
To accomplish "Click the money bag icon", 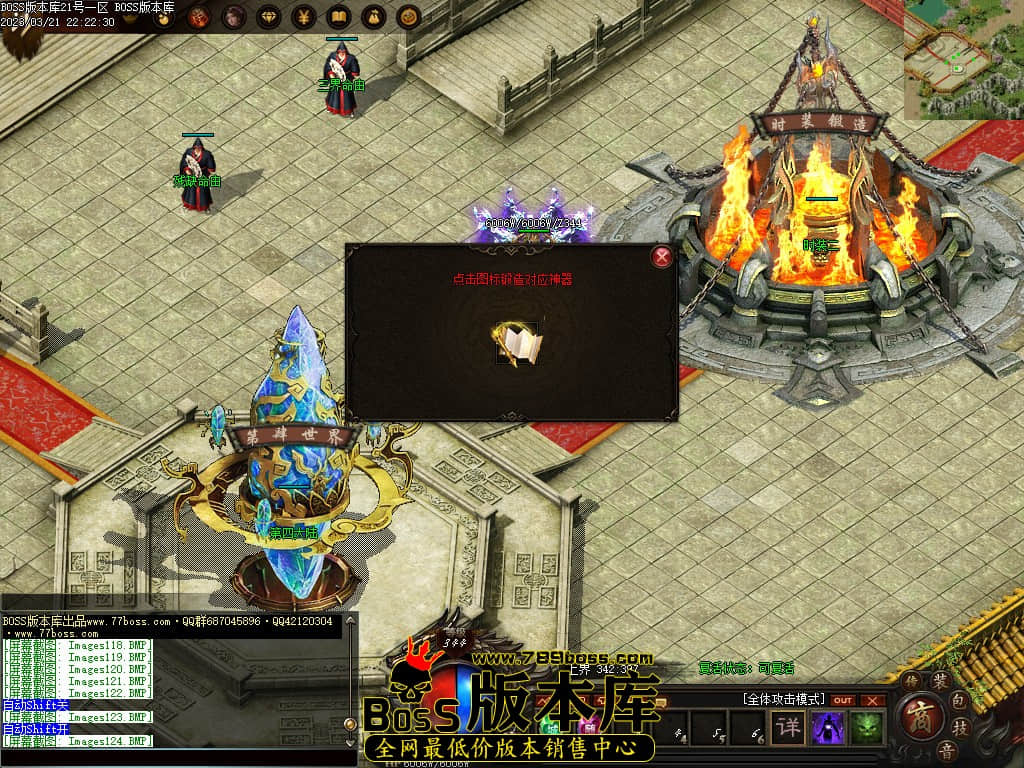I will (374, 17).
